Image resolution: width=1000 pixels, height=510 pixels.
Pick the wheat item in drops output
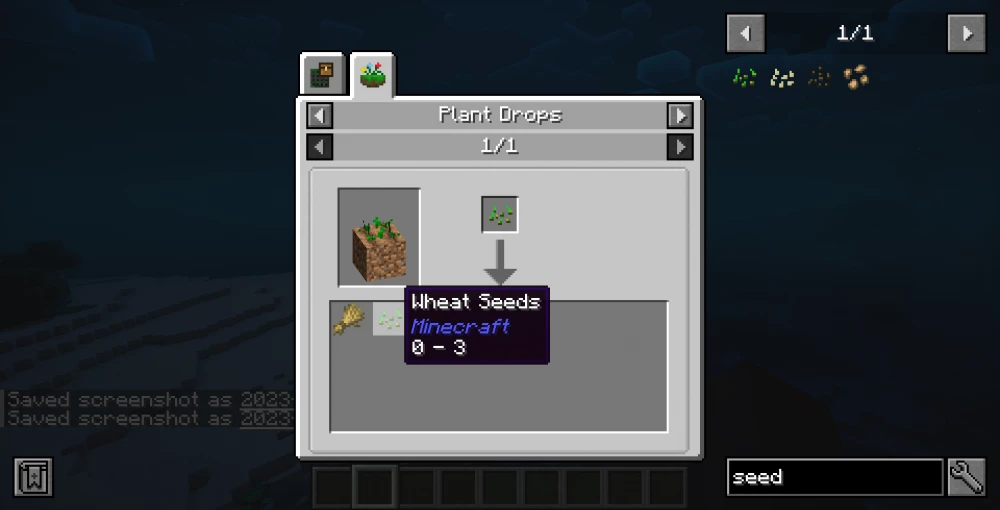click(347, 319)
